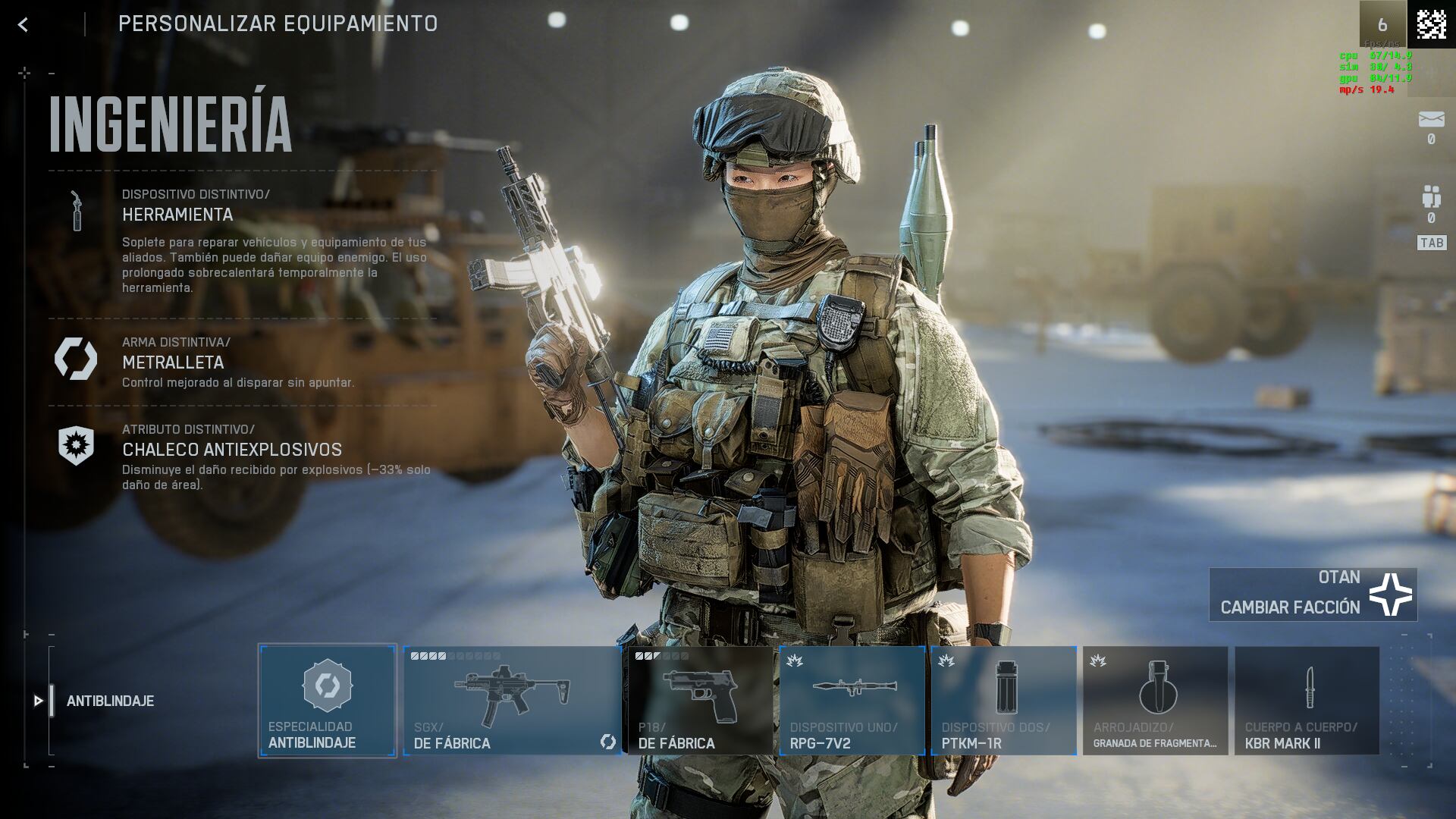1456x819 pixels.
Task: Choose the P18 pistol sidearm slot
Action: [699, 701]
